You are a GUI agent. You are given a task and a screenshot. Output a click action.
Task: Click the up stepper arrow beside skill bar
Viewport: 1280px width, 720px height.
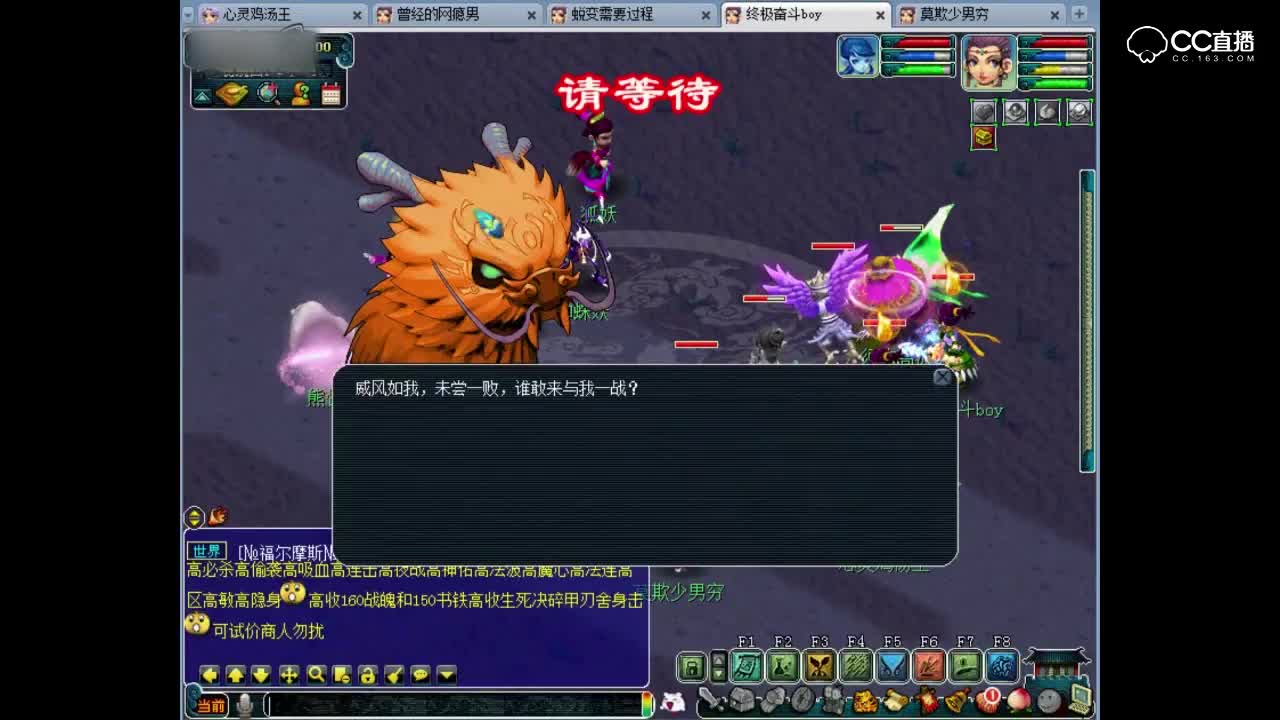tap(718, 660)
